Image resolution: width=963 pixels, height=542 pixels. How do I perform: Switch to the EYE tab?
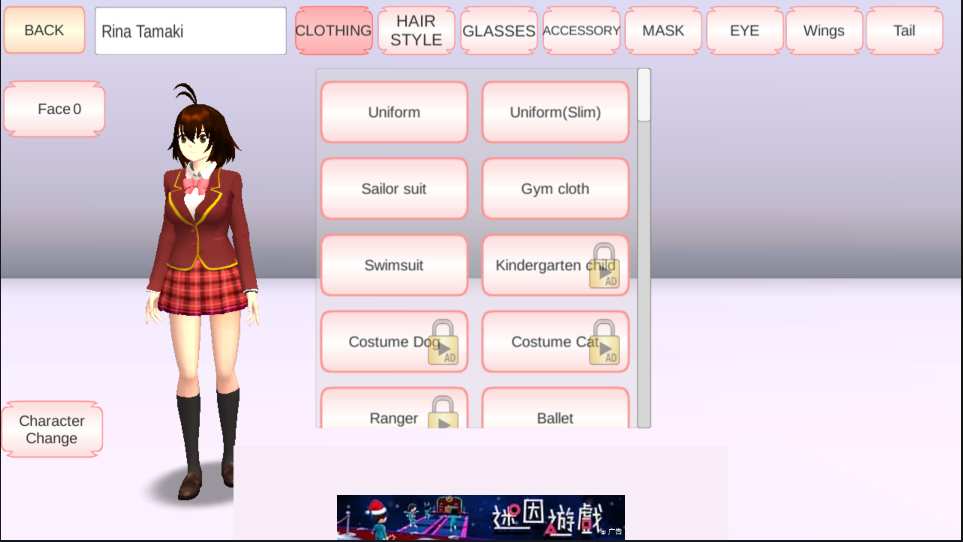(744, 30)
